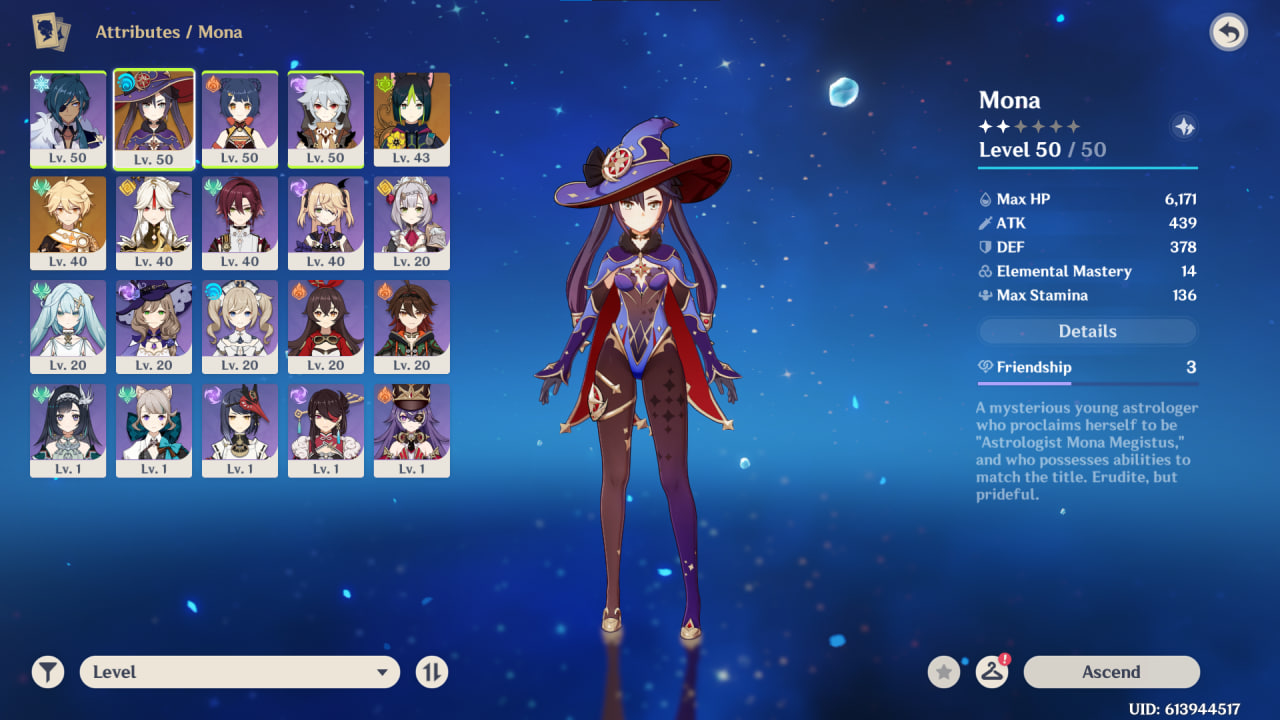Ascend Mona with the Ascend button
Image resolution: width=1280 pixels, height=720 pixels.
point(1111,672)
